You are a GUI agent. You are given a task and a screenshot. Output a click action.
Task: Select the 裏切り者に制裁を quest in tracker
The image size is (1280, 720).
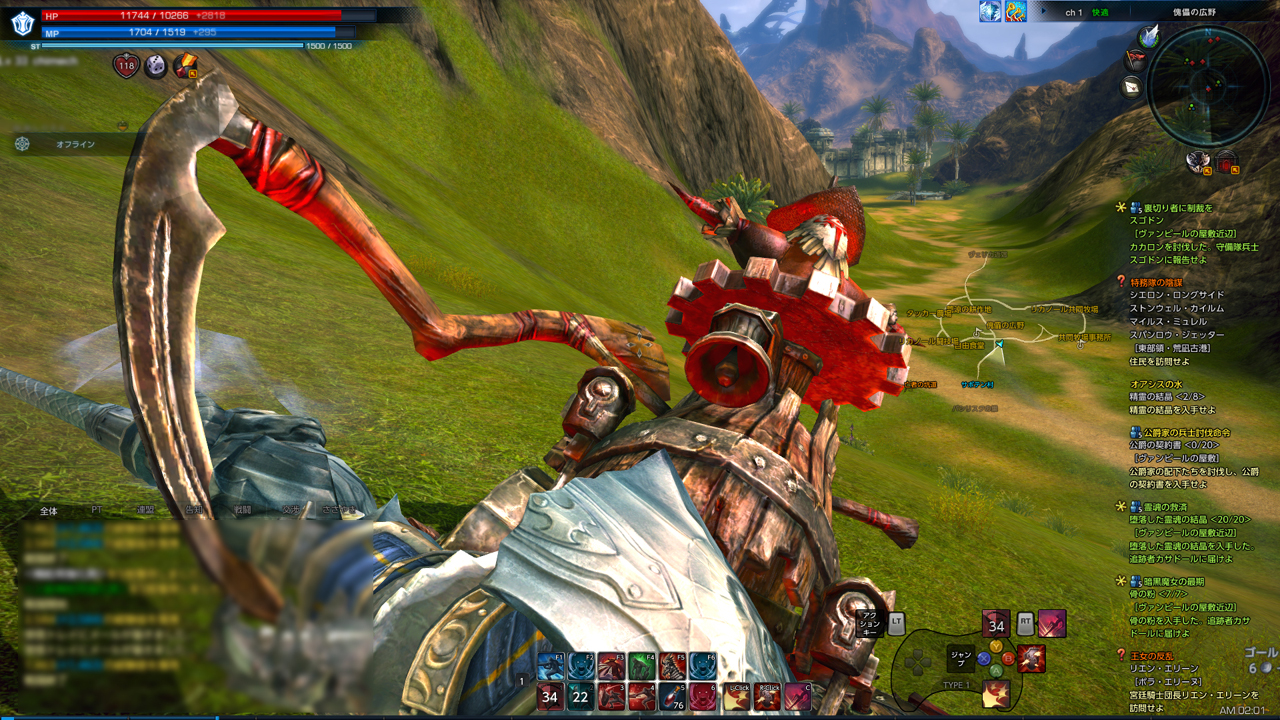1171,208
